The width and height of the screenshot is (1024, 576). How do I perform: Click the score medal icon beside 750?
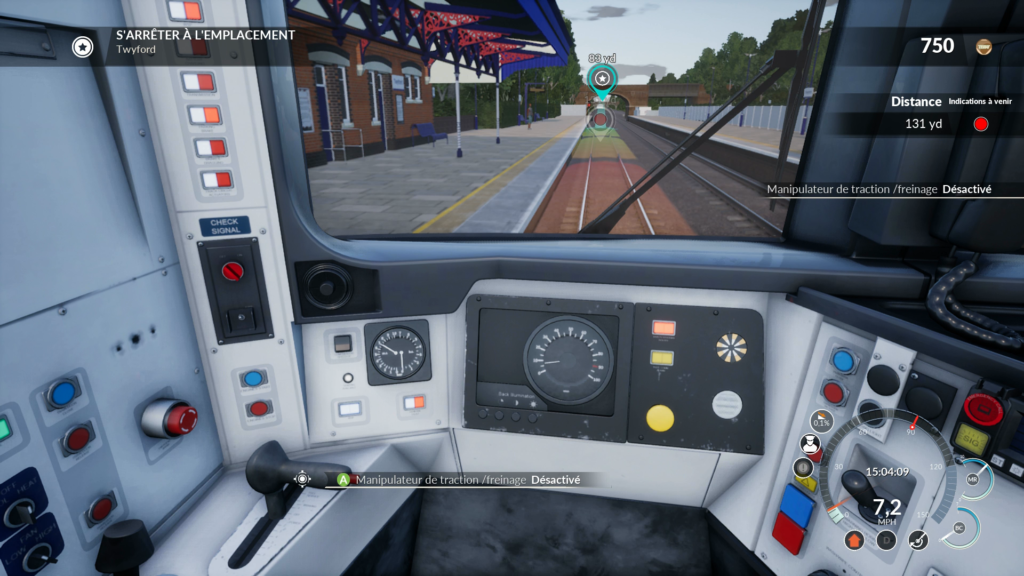coord(984,46)
